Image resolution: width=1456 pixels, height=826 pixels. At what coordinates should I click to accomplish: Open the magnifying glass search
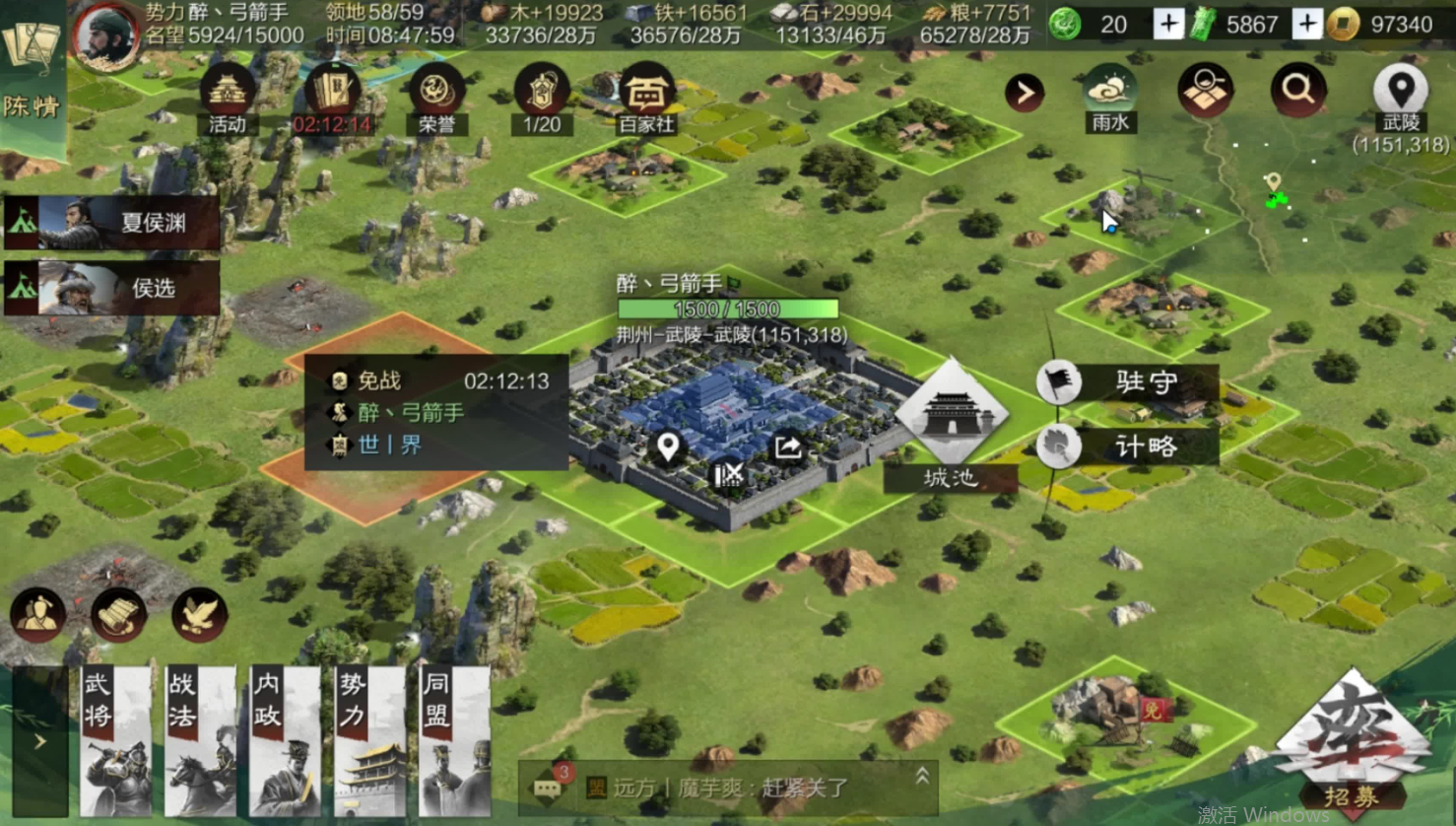[x=1297, y=92]
